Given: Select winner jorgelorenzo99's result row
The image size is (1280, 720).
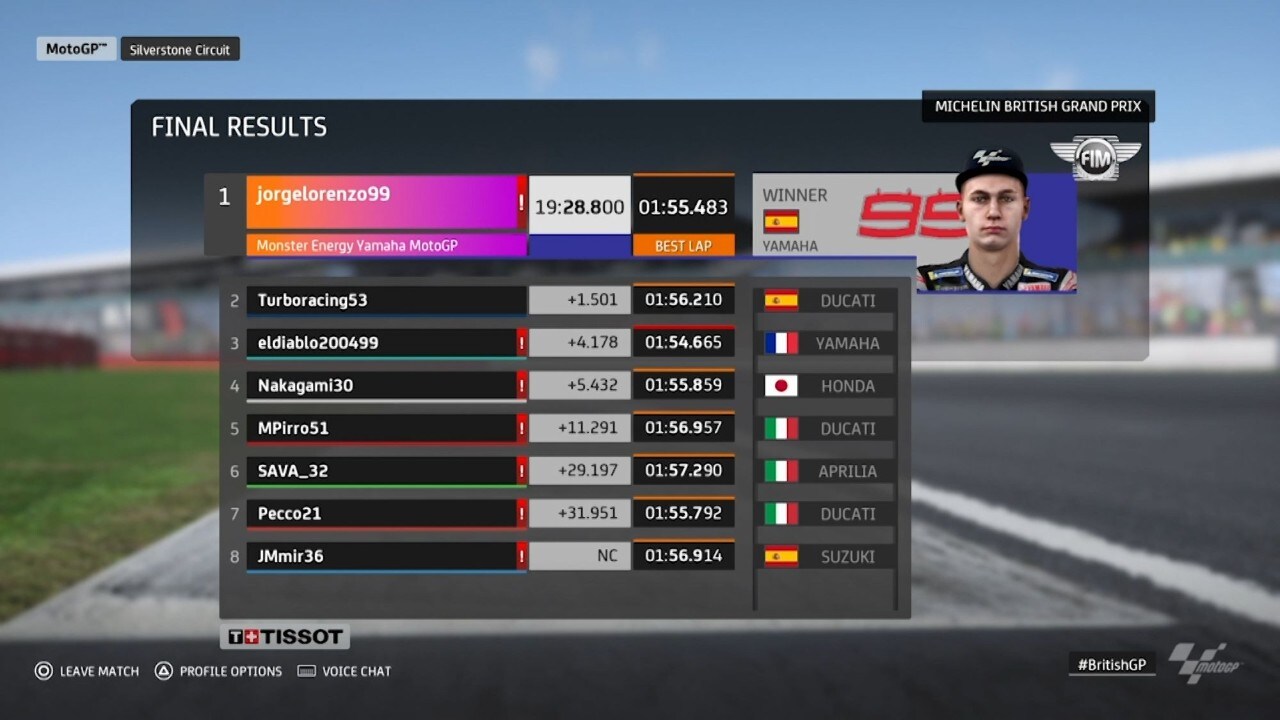Looking at the screenshot, I should tap(385, 202).
